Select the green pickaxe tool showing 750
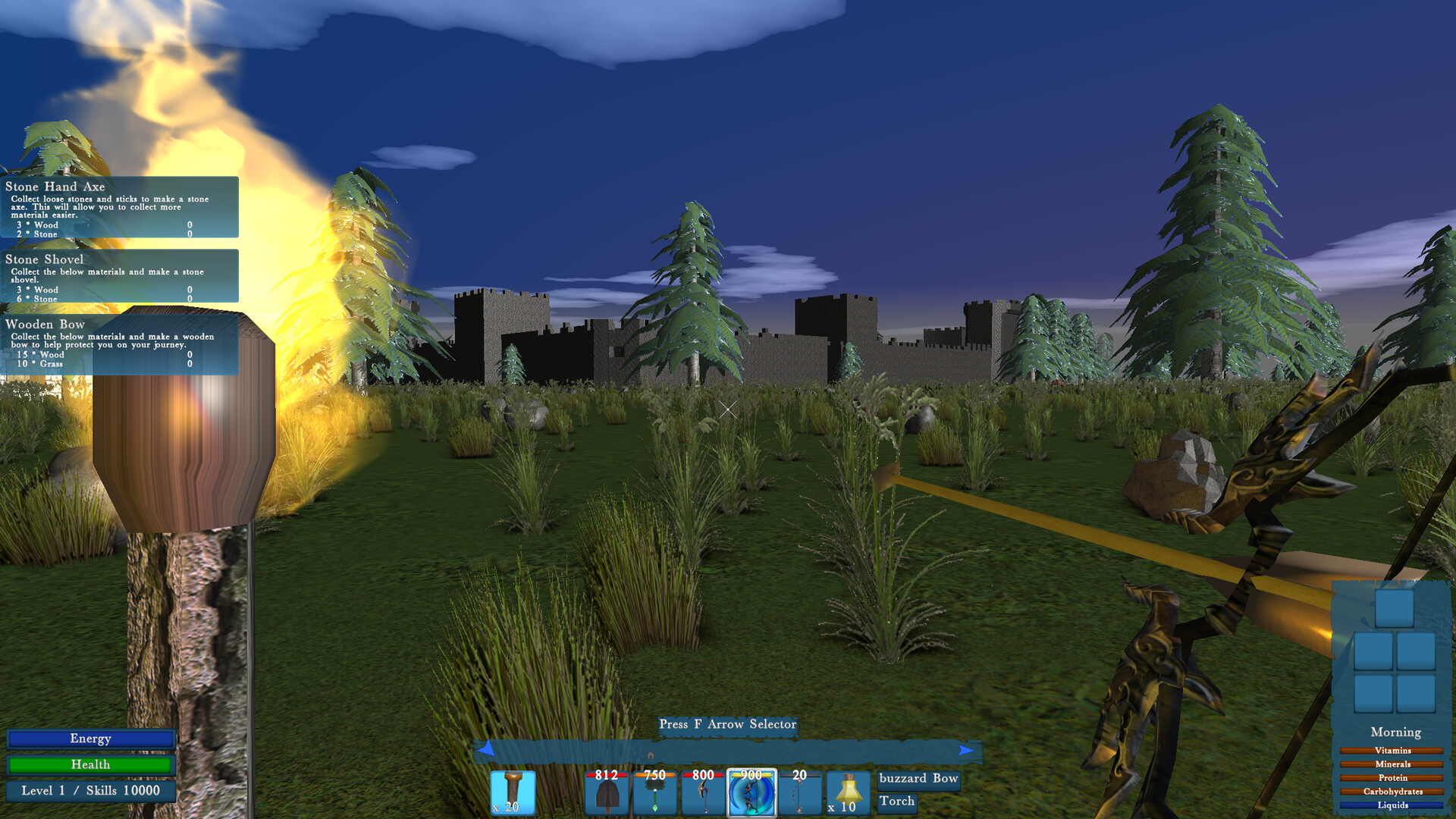Viewport: 1456px width, 819px height. 654,792
